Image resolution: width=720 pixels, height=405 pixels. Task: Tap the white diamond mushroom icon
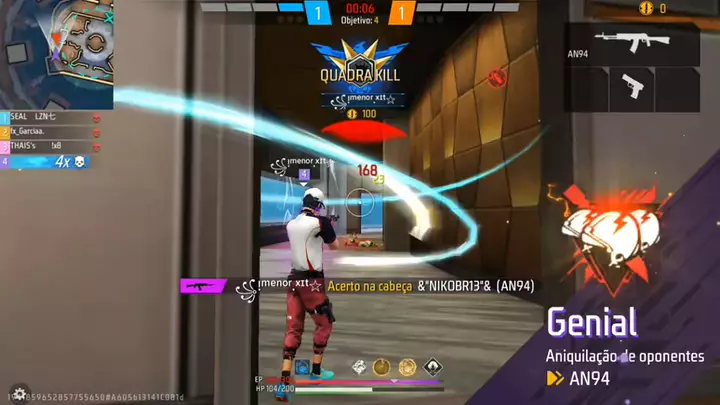(x=432, y=367)
